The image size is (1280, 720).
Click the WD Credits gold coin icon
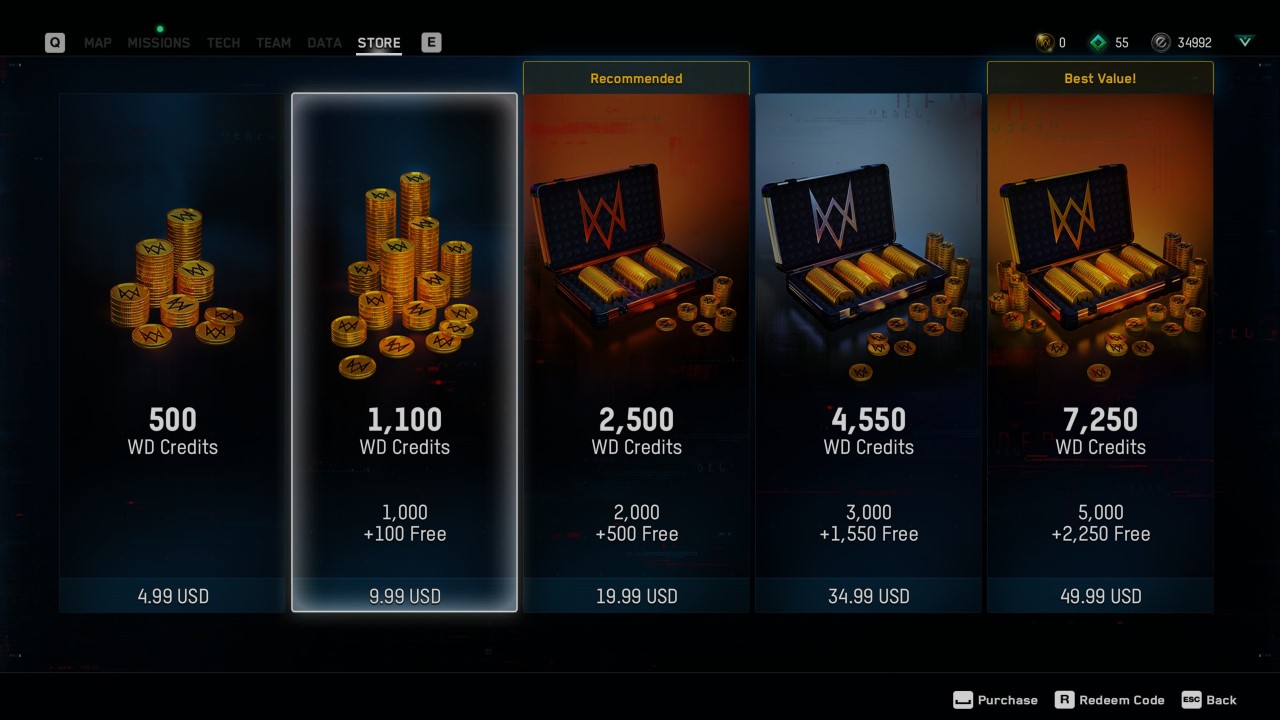coord(1044,42)
